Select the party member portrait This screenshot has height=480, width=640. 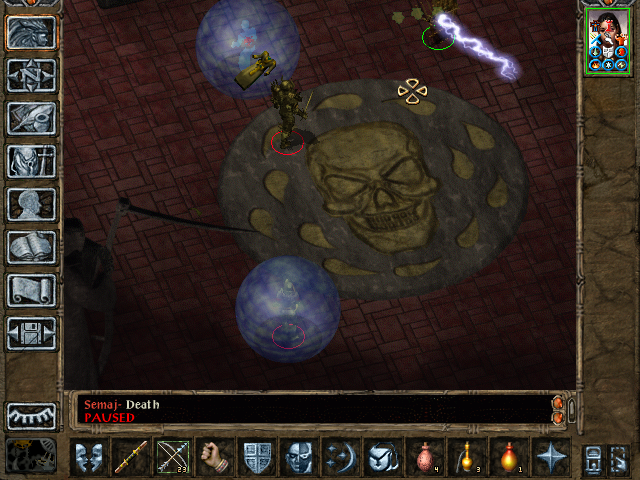(x=607, y=43)
